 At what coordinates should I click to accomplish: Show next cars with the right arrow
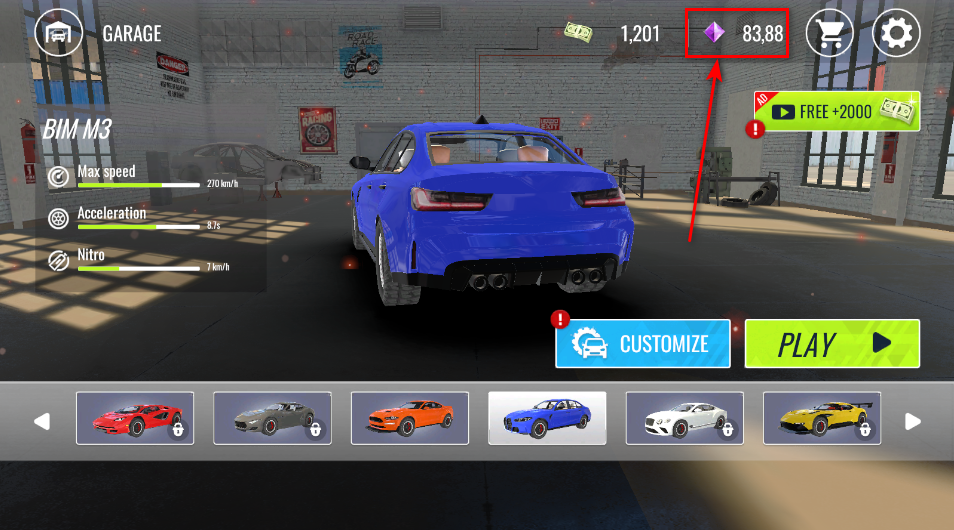click(x=913, y=421)
